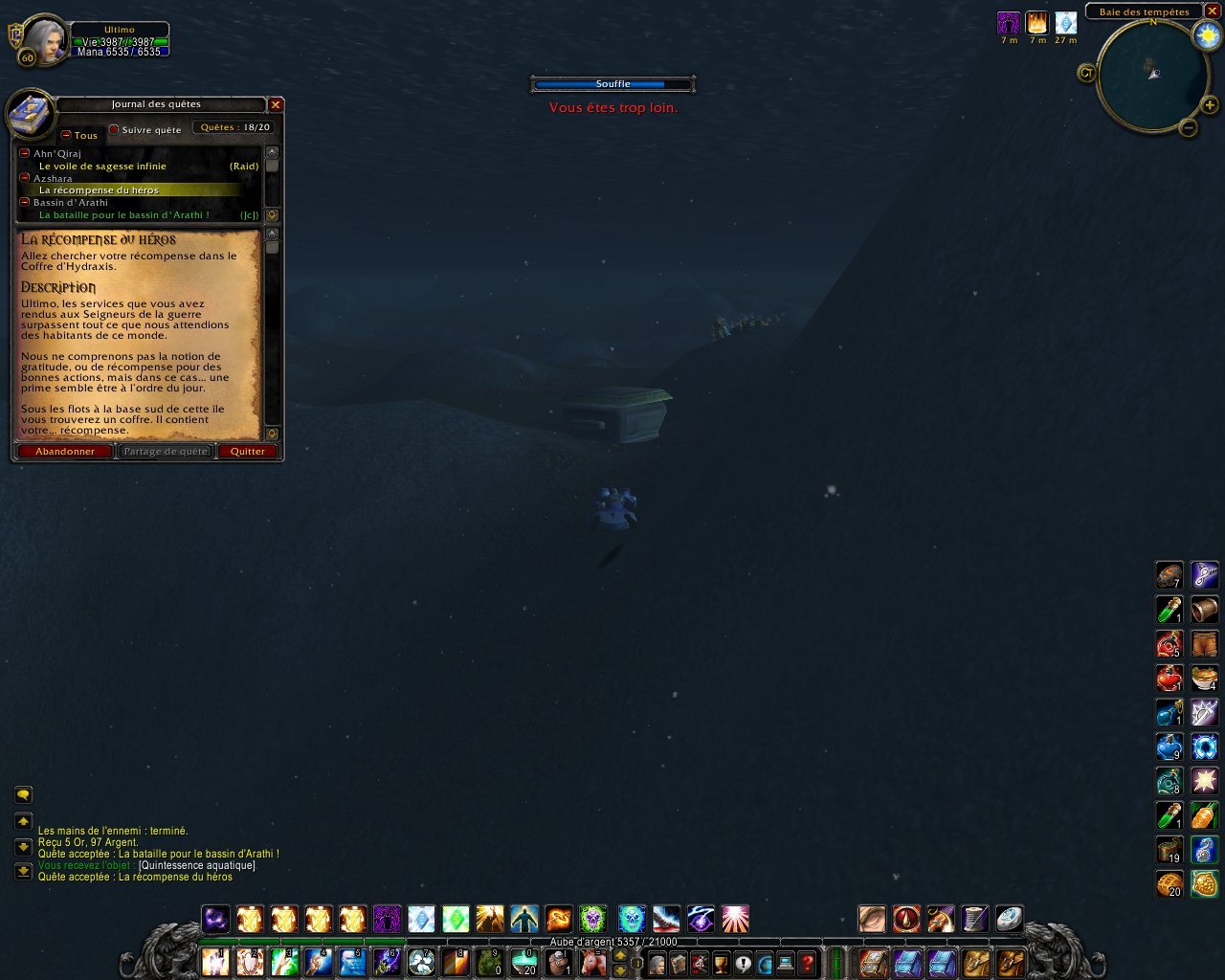Collapse all quests with the Tous toggle
Image resolution: width=1225 pixels, height=980 pixels.
pyautogui.click(x=66, y=135)
